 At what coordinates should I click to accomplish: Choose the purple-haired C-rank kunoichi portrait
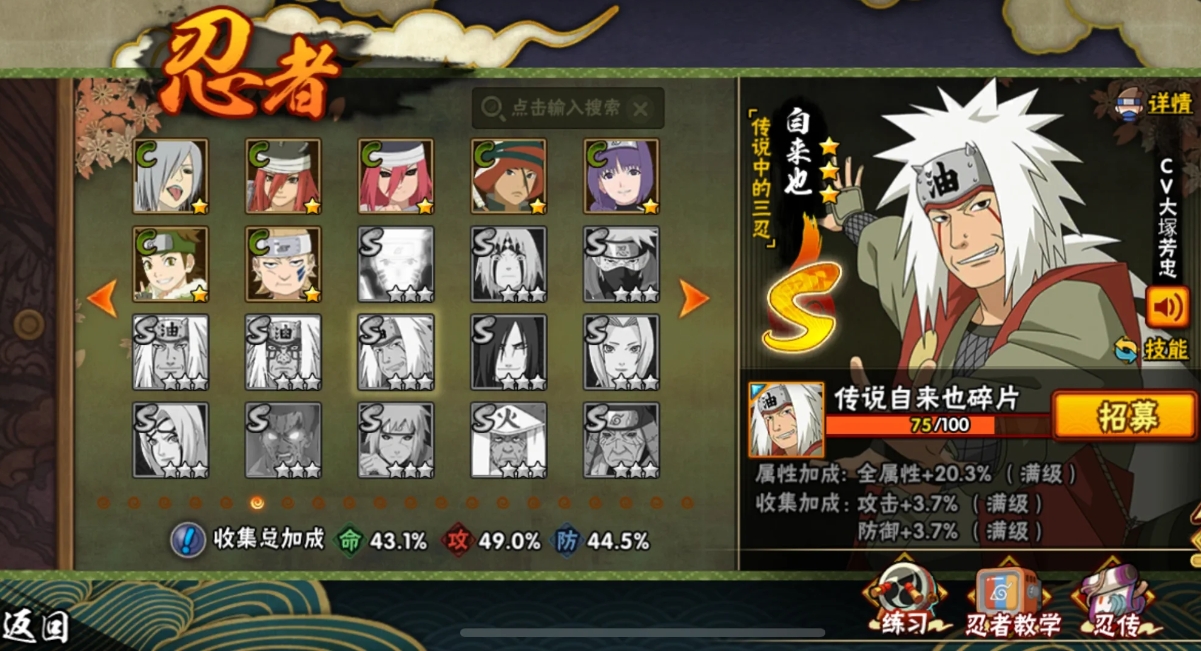tap(622, 176)
